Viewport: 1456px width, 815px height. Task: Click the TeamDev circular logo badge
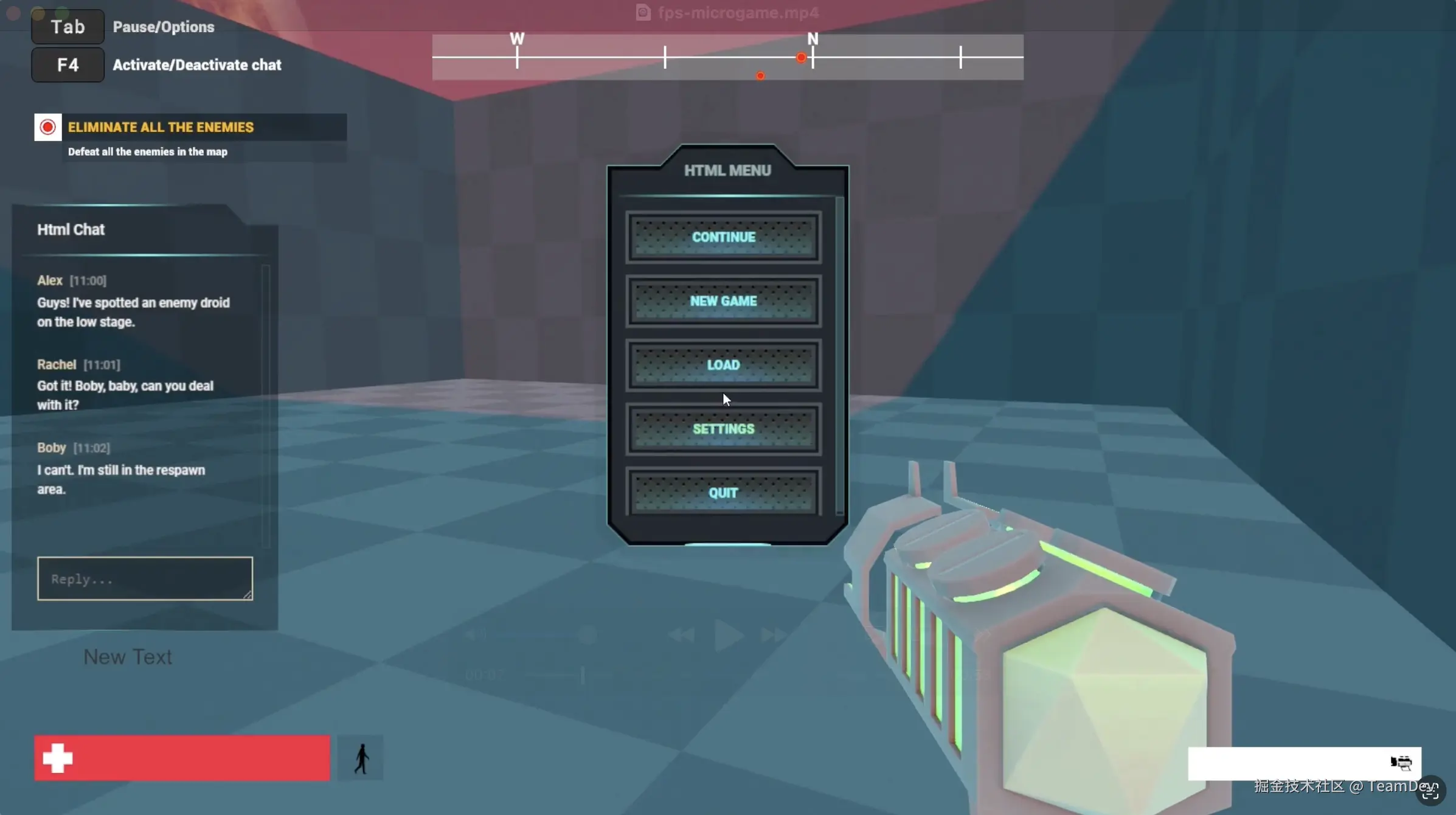pos(1432,789)
